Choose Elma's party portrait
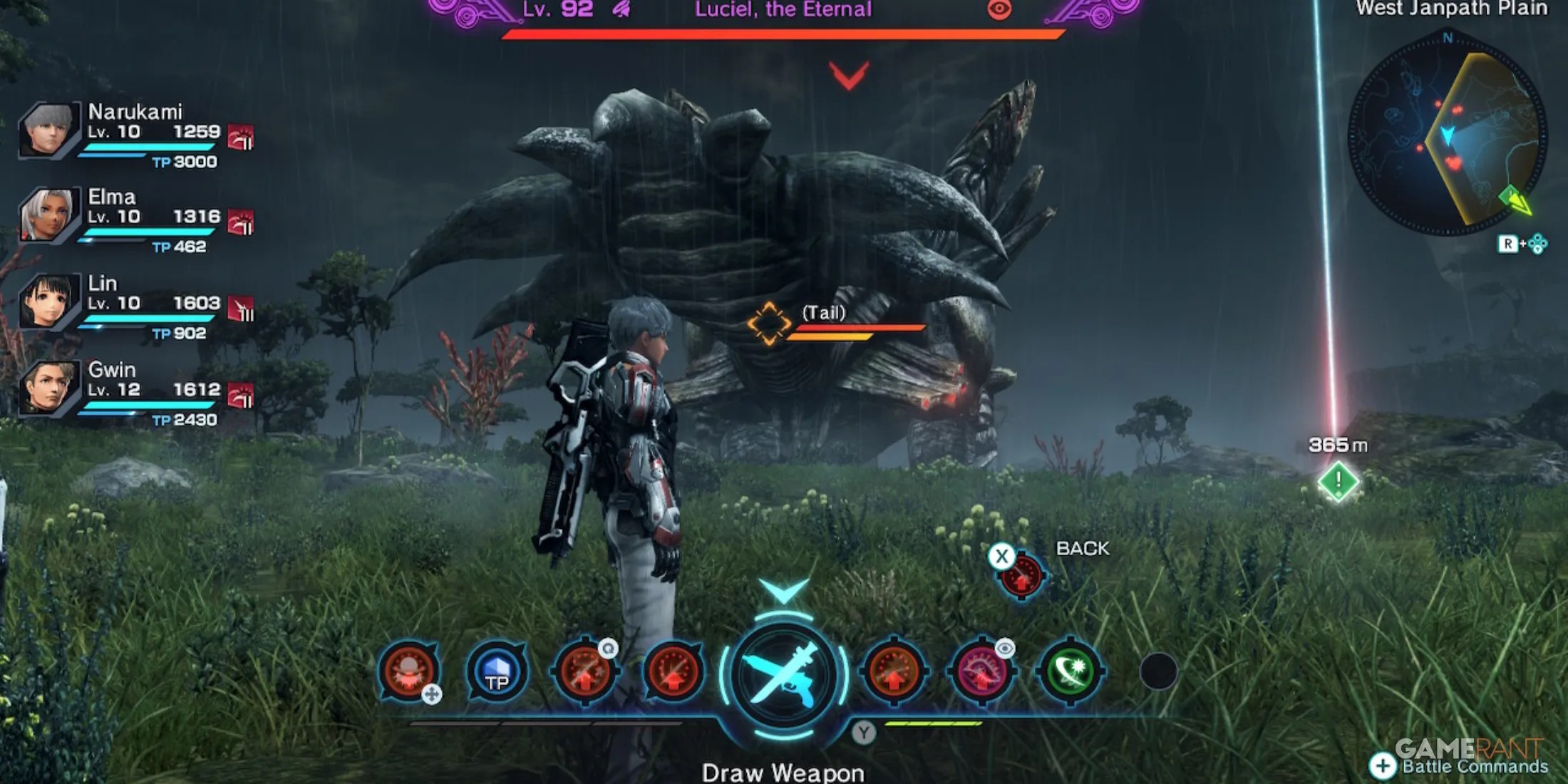The height and width of the screenshot is (784, 1568). coord(48,215)
